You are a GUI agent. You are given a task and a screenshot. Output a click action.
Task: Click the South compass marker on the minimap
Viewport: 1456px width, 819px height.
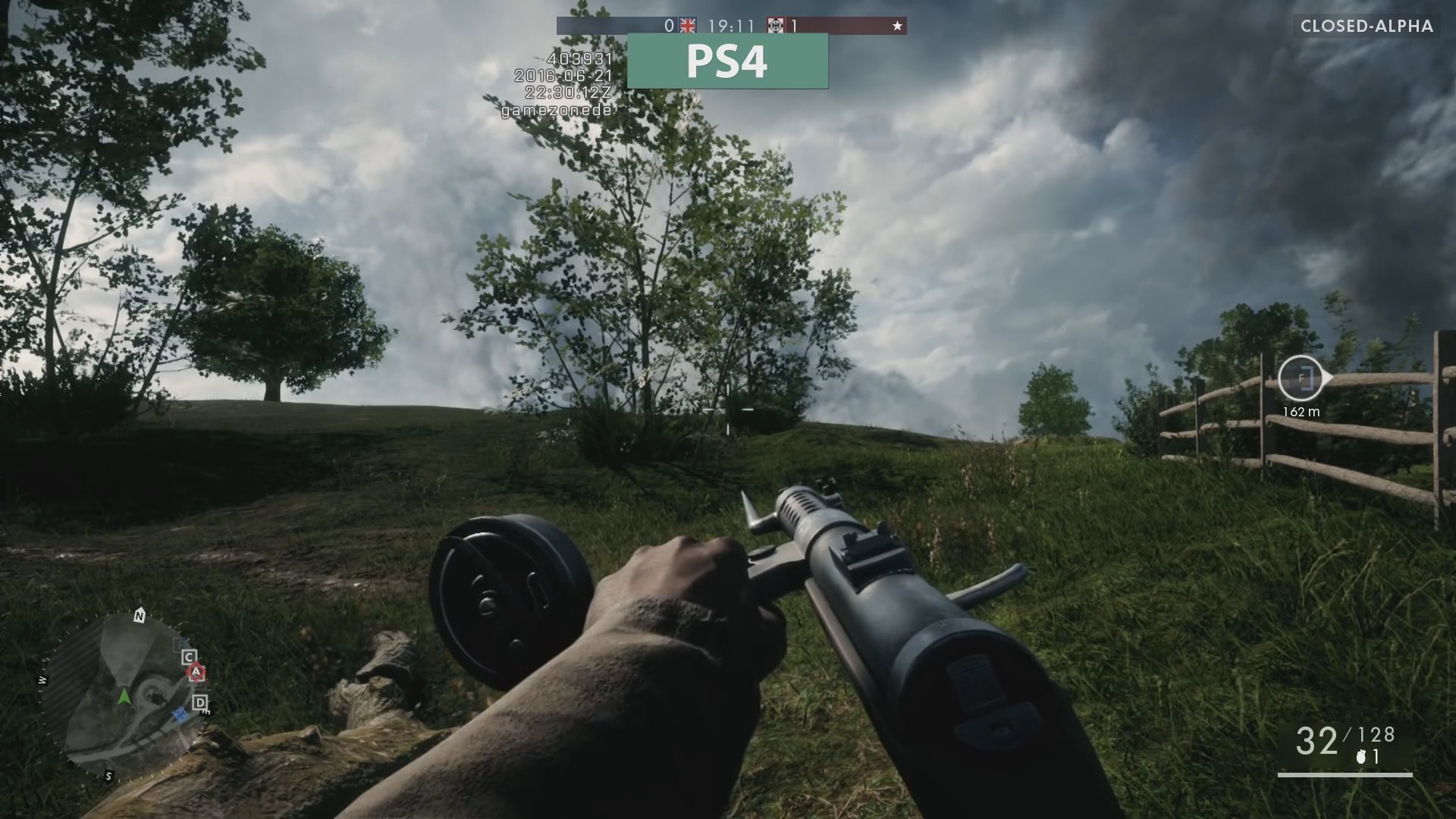[x=108, y=777]
